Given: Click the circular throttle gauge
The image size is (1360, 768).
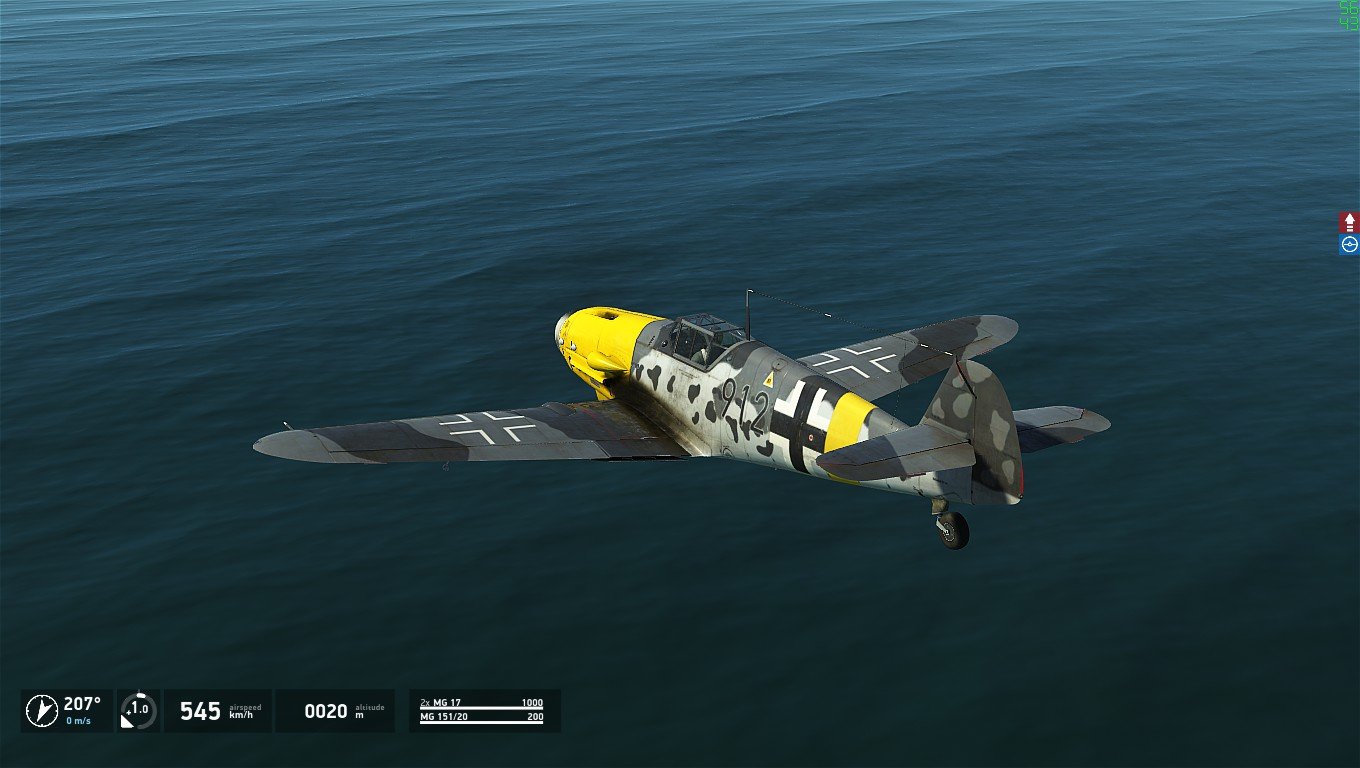Looking at the screenshot, I should tap(138, 710).
